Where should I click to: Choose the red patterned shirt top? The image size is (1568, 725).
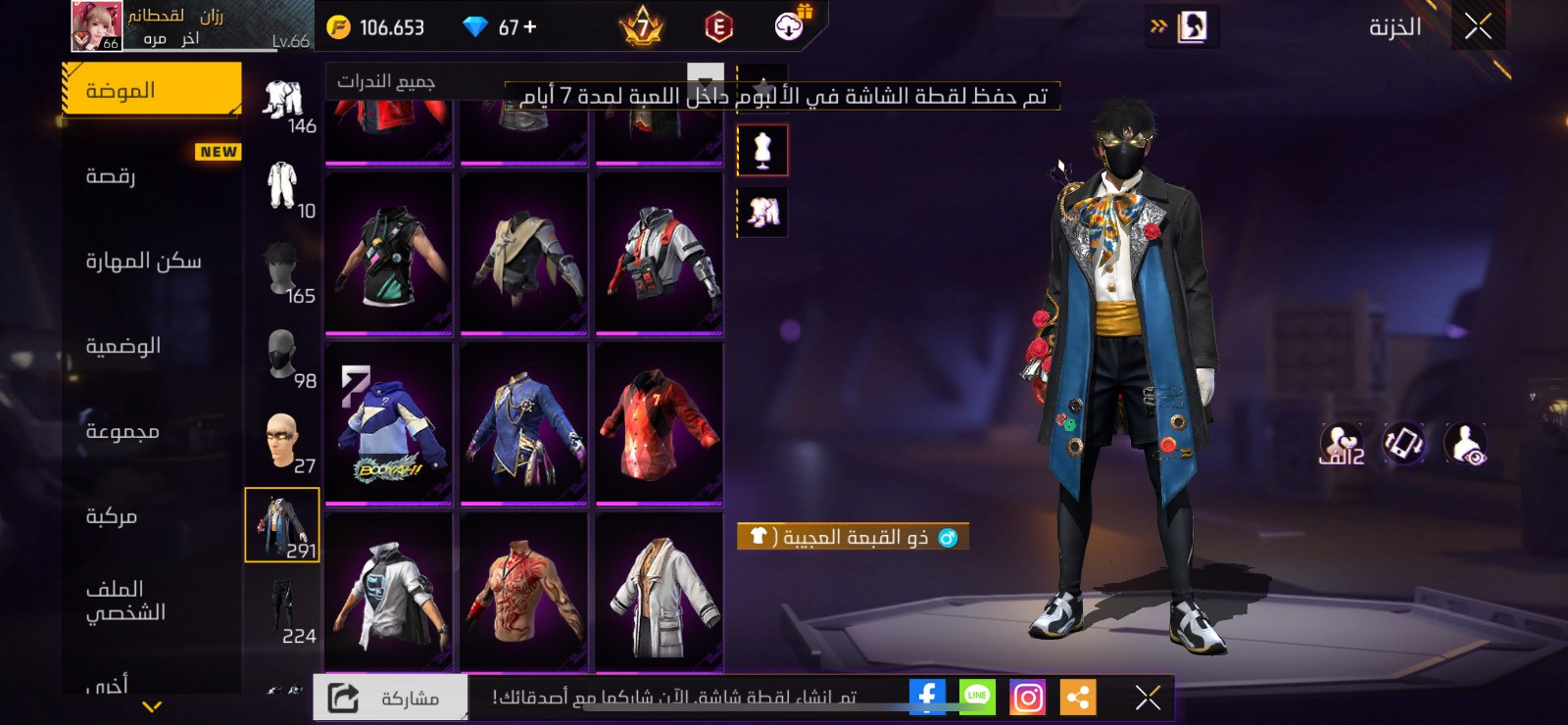point(659,423)
